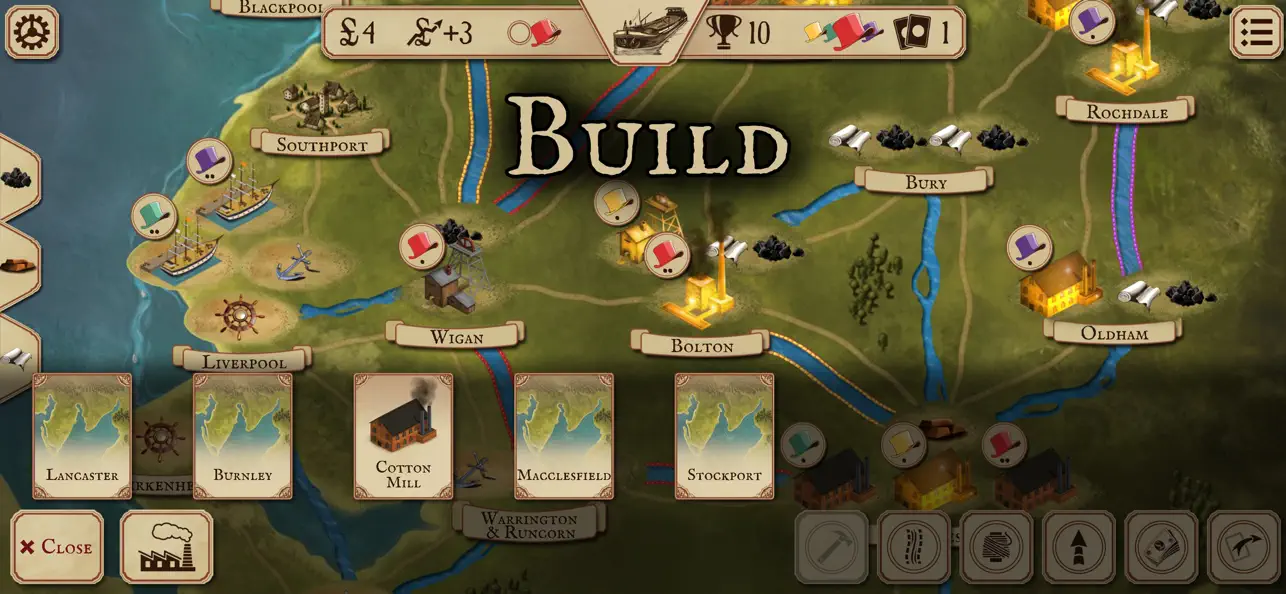Open the list menu button
The height and width of the screenshot is (594, 1286).
tap(1254, 32)
